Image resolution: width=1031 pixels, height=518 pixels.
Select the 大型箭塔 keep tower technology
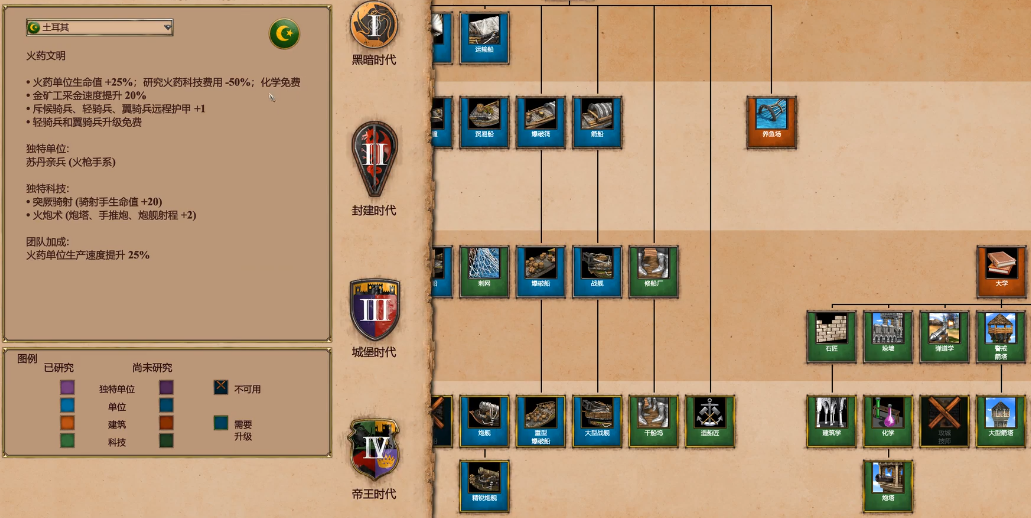tap(1001, 420)
